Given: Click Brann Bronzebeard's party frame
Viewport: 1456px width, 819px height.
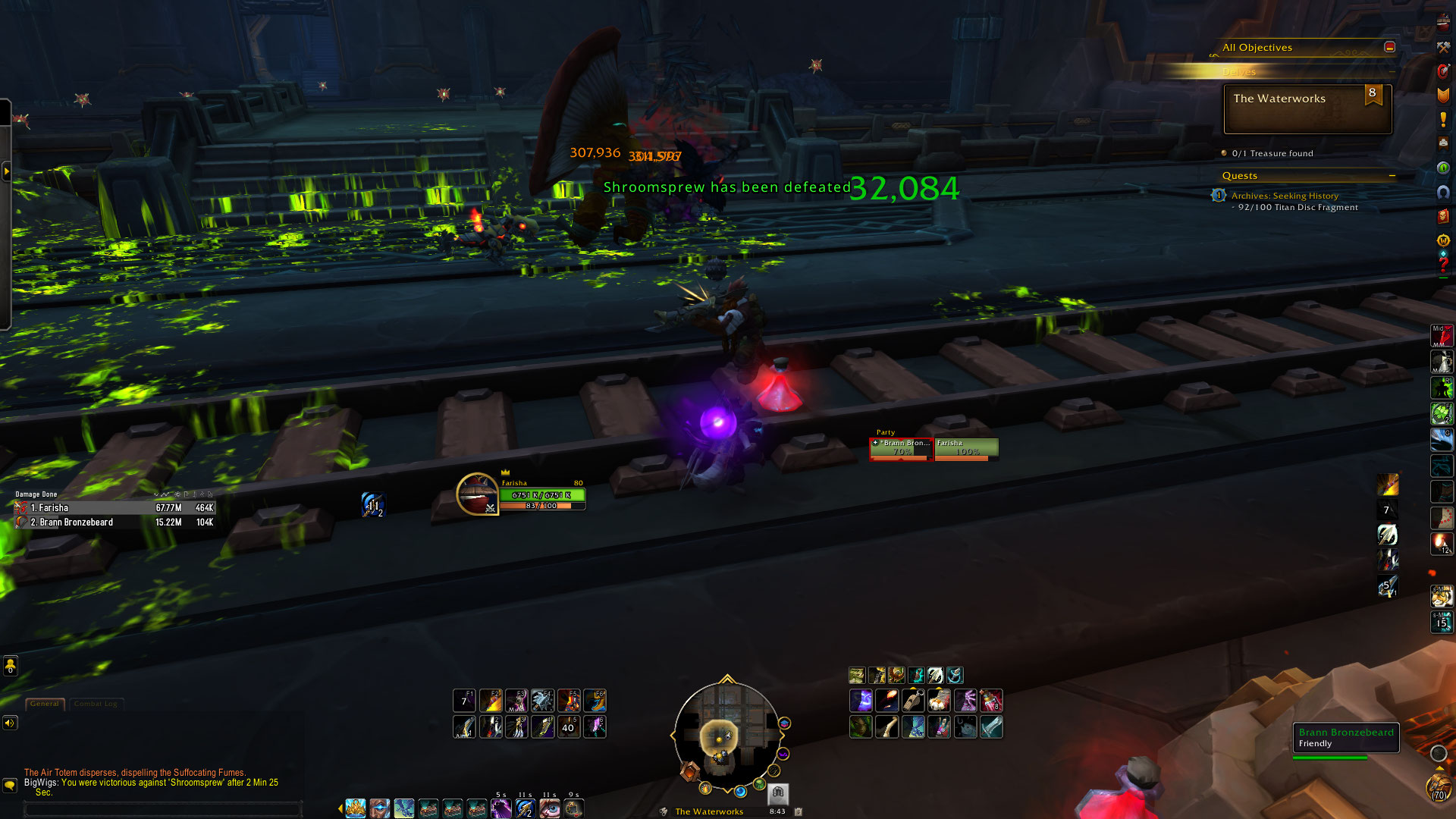Looking at the screenshot, I should (x=901, y=449).
